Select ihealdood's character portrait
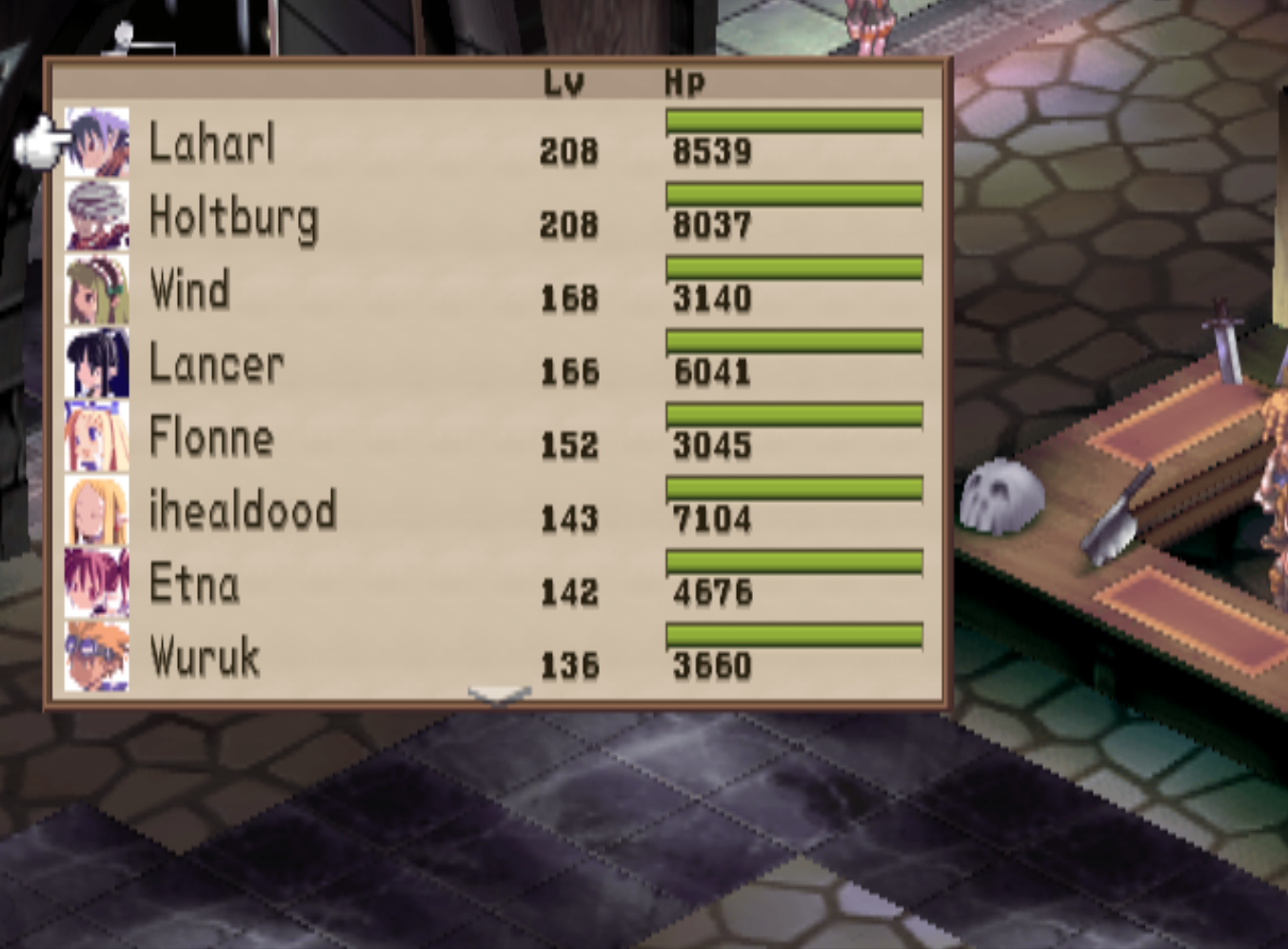Image resolution: width=1288 pixels, height=949 pixels. (x=98, y=509)
